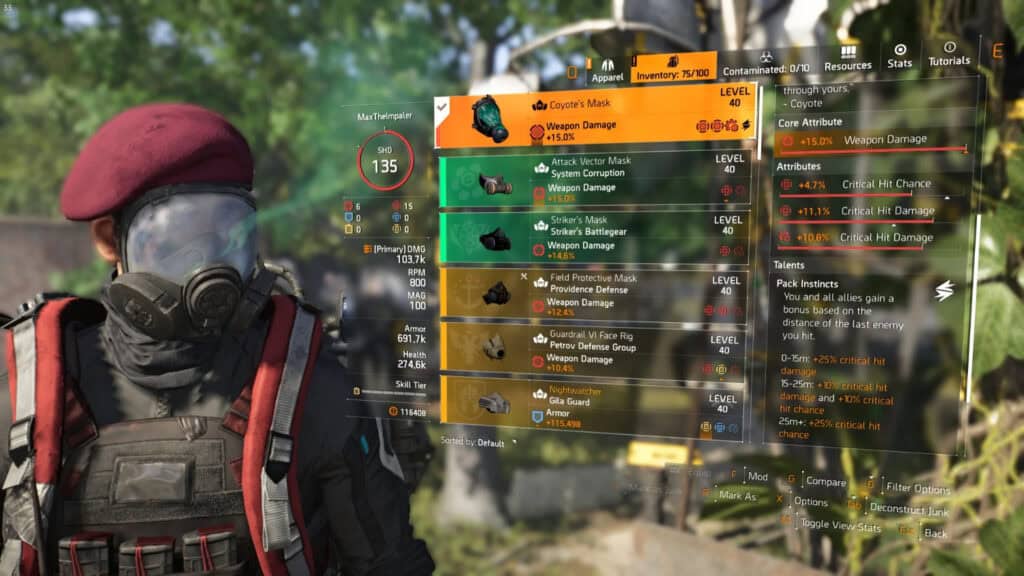Open the Stats tab
This screenshot has height=576, width=1024.
[900, 56]
